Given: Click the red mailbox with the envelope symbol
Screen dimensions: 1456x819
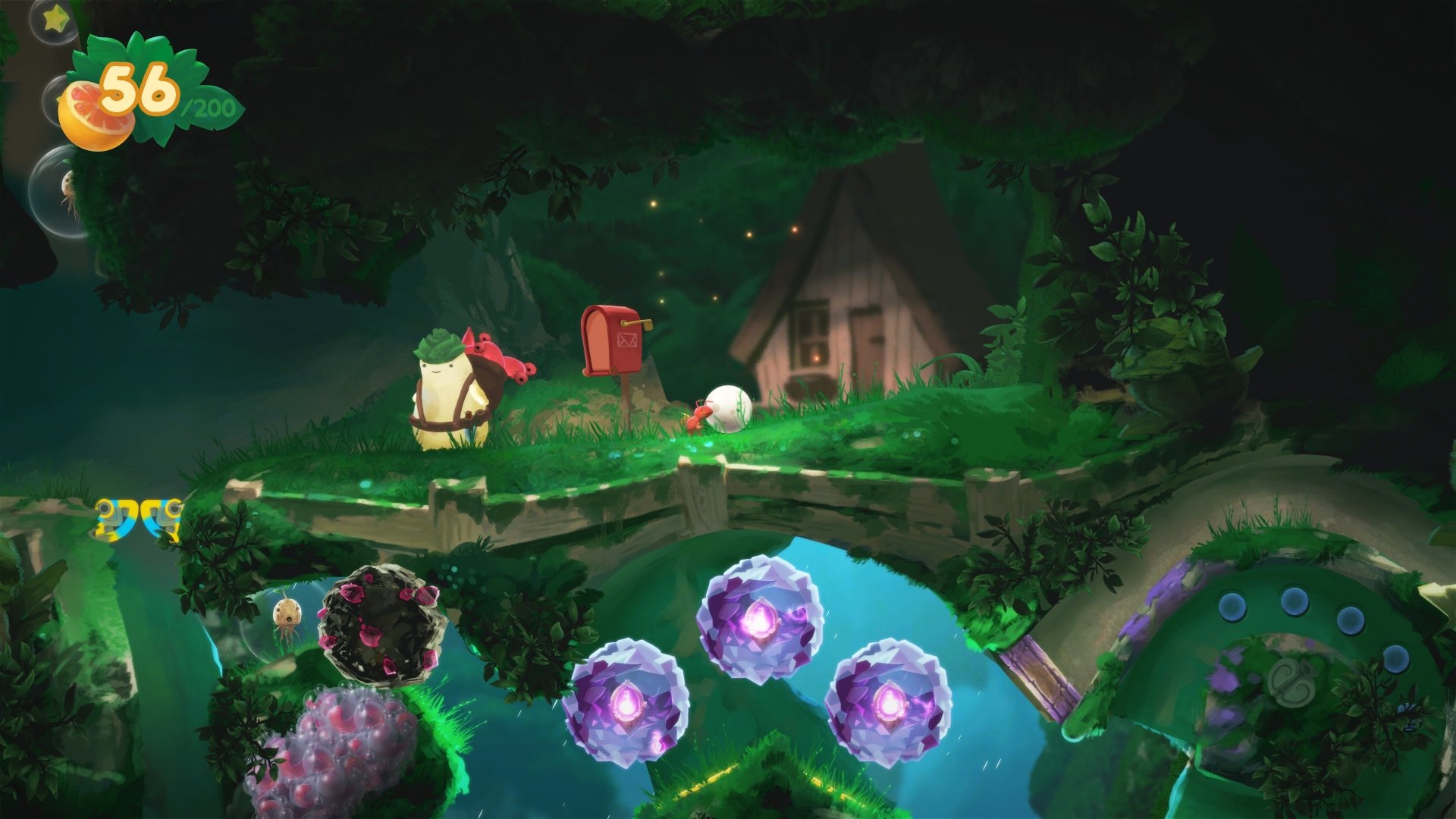Looking at the screenshot, I should tap(613, 345).
